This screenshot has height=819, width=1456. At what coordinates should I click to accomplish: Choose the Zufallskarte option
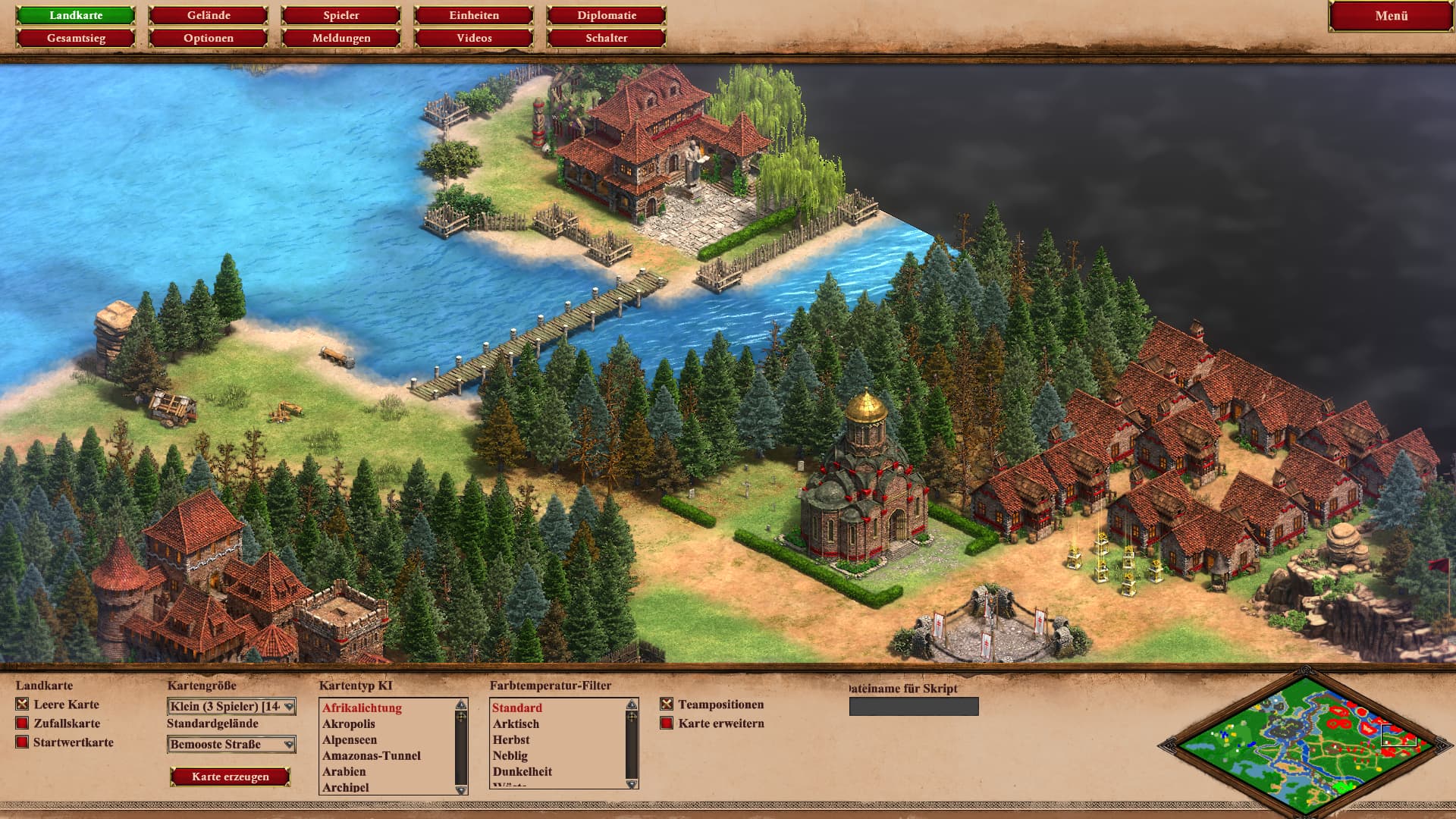point(23,723)
